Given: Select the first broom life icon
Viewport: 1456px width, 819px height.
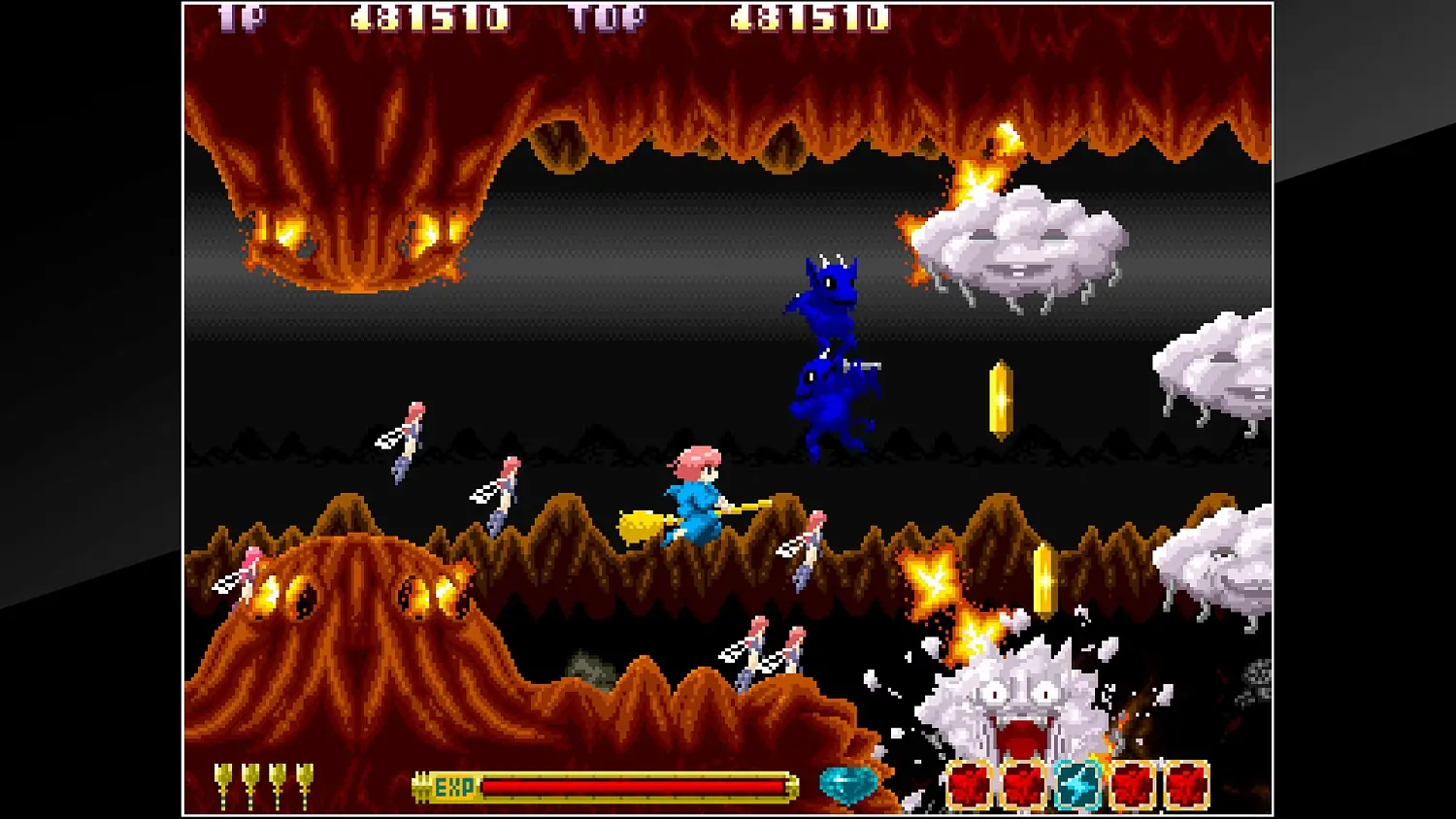Looking at the screenshot, I should point(224,781).
